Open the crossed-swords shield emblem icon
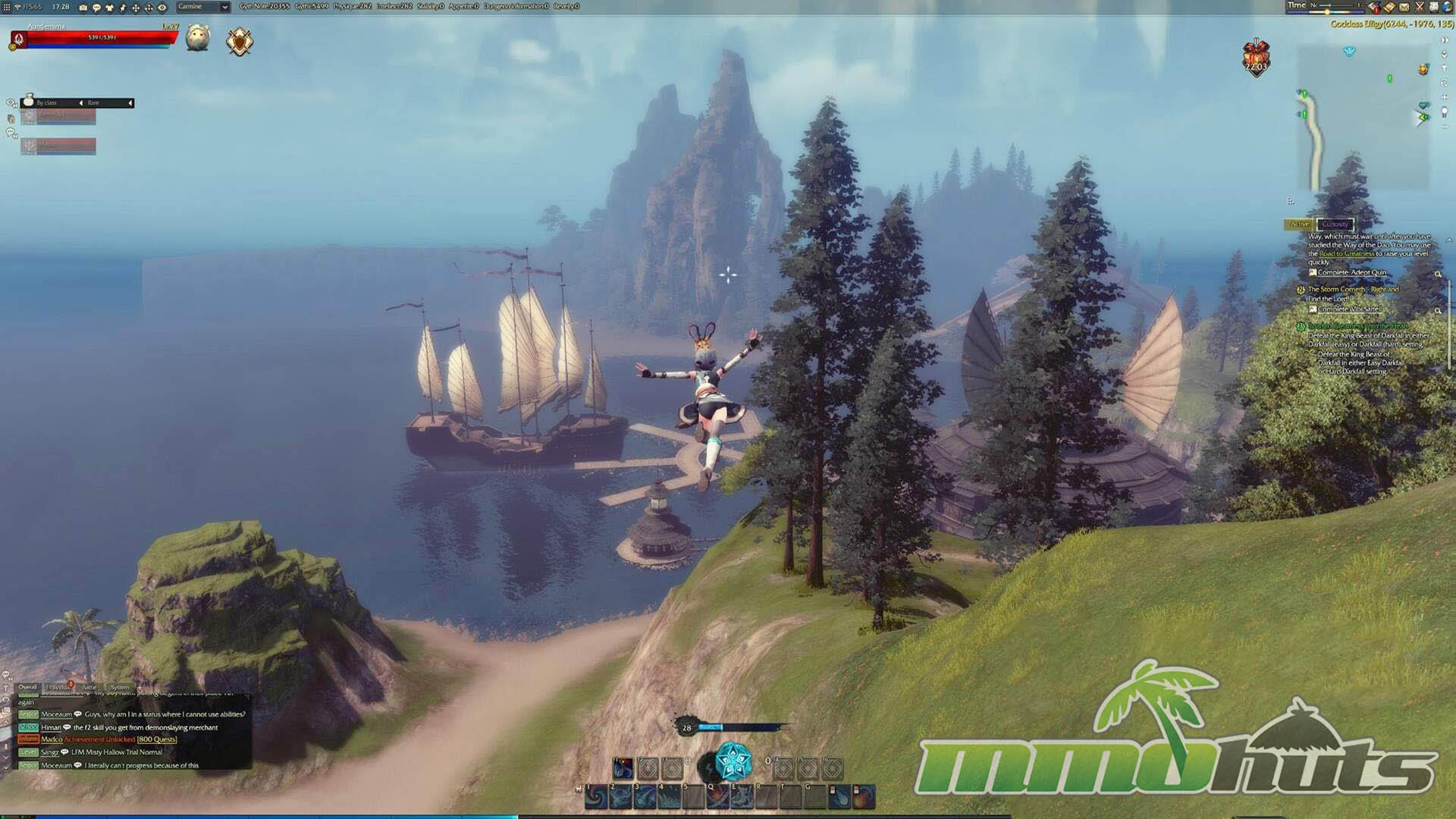1456x819 pixels. pyautogui.click(x=240, y=41)
